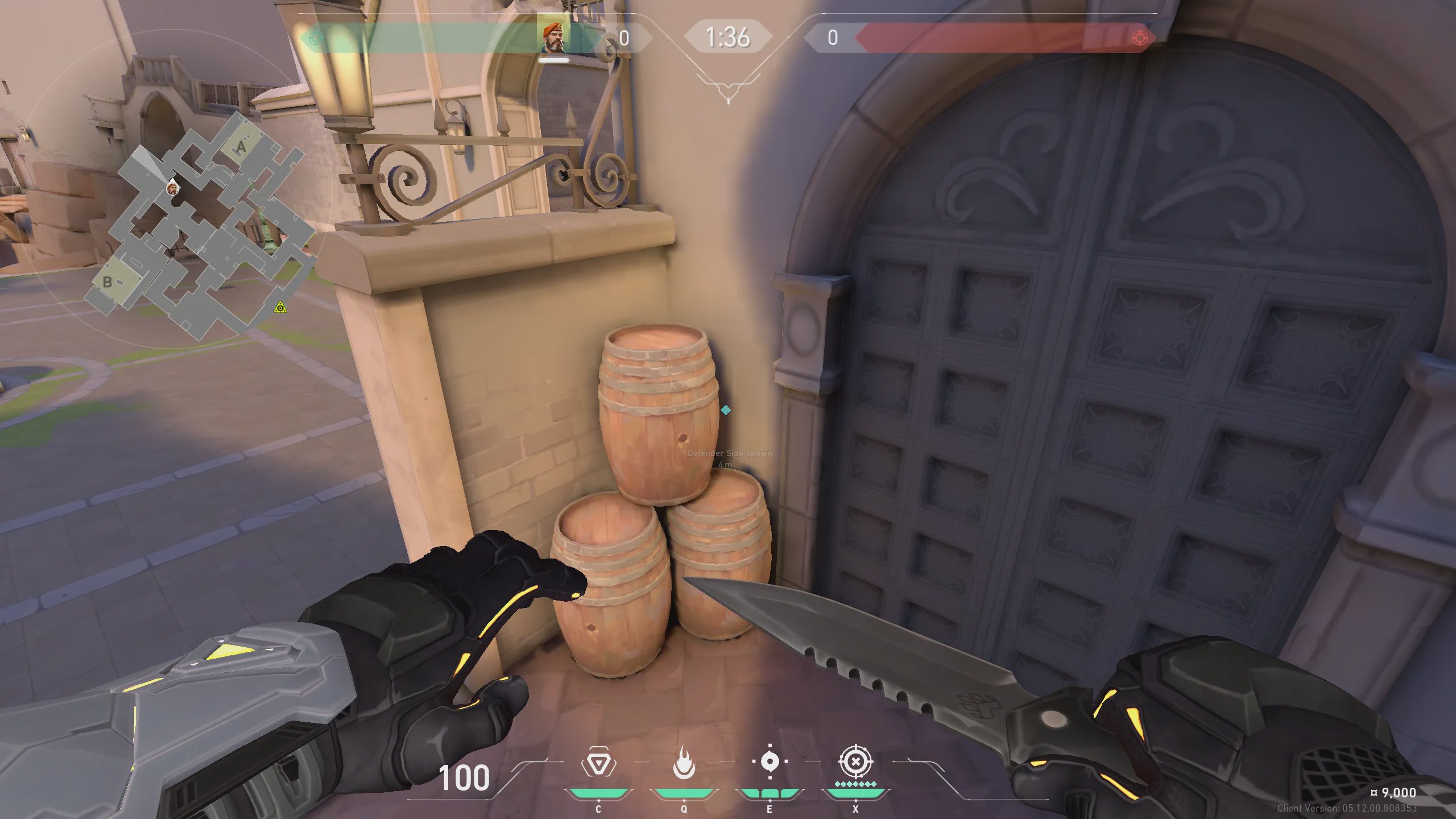
Task: Select the Stim Beacon ability icon
Action: pos(598,763)
